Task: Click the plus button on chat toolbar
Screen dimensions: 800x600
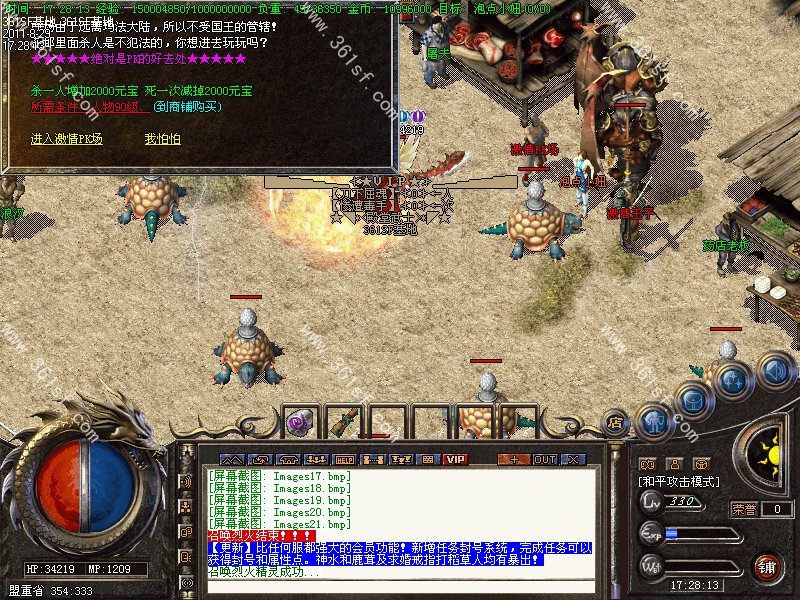Action: [514, 459]
